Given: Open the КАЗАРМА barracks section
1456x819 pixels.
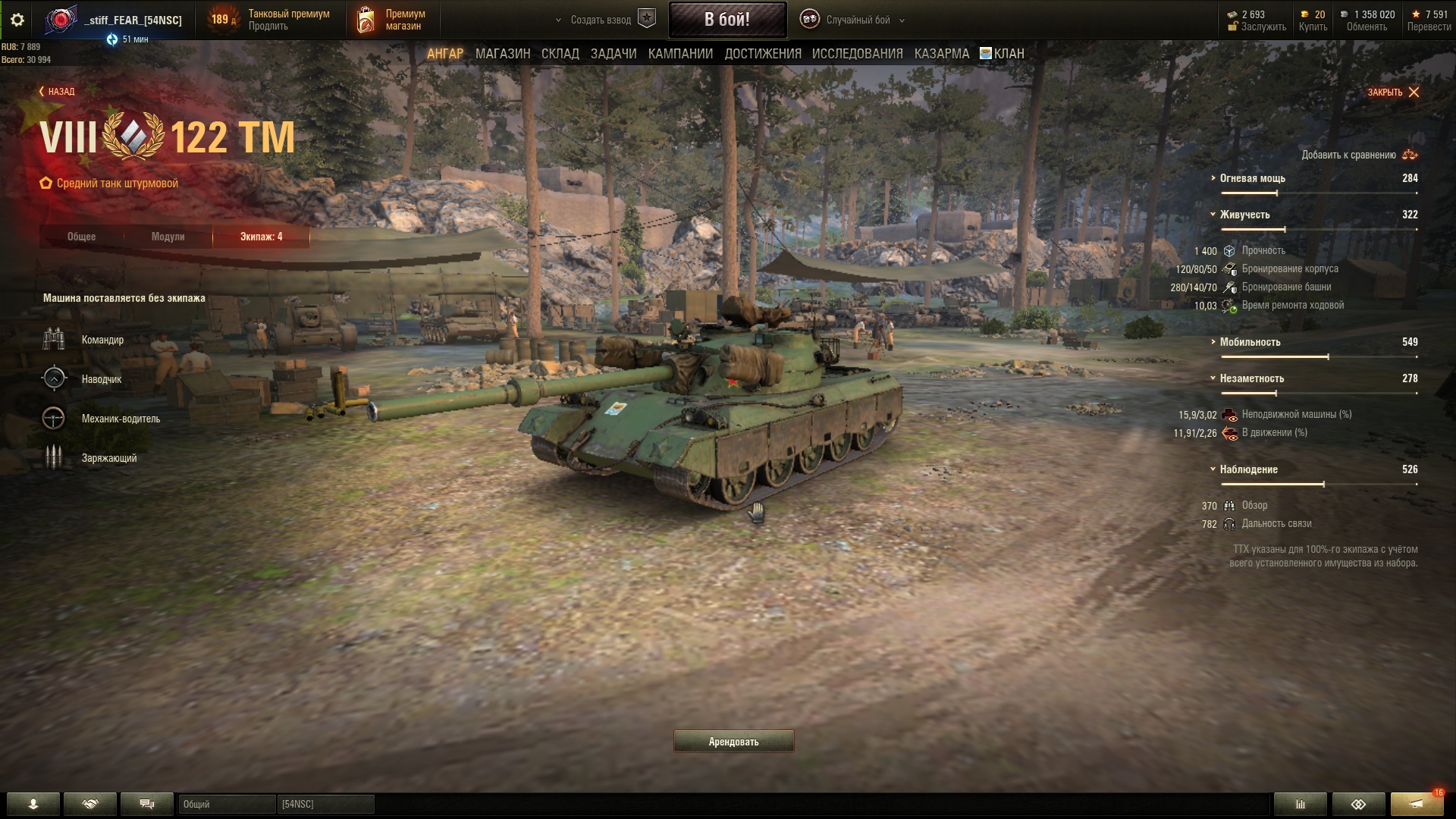Looking at the screenshot, I should [x=941, y=54].
